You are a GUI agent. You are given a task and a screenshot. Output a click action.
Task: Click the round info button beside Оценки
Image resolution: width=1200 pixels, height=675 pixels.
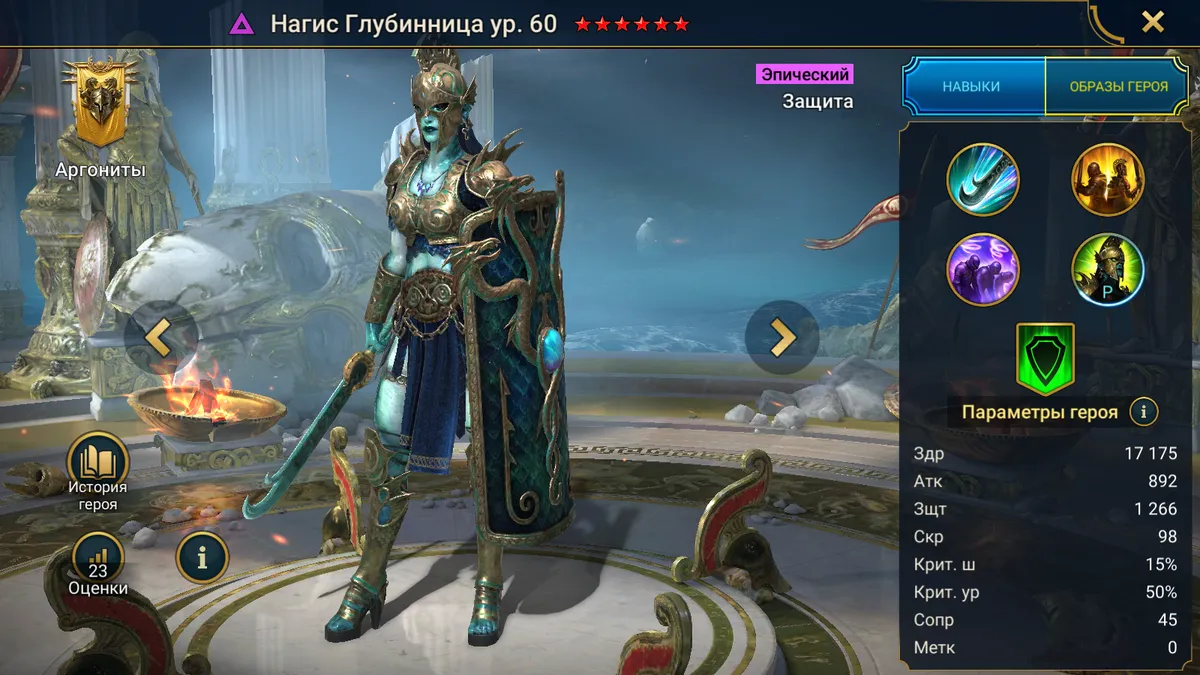pyautogui.click(x=202, y=557)
